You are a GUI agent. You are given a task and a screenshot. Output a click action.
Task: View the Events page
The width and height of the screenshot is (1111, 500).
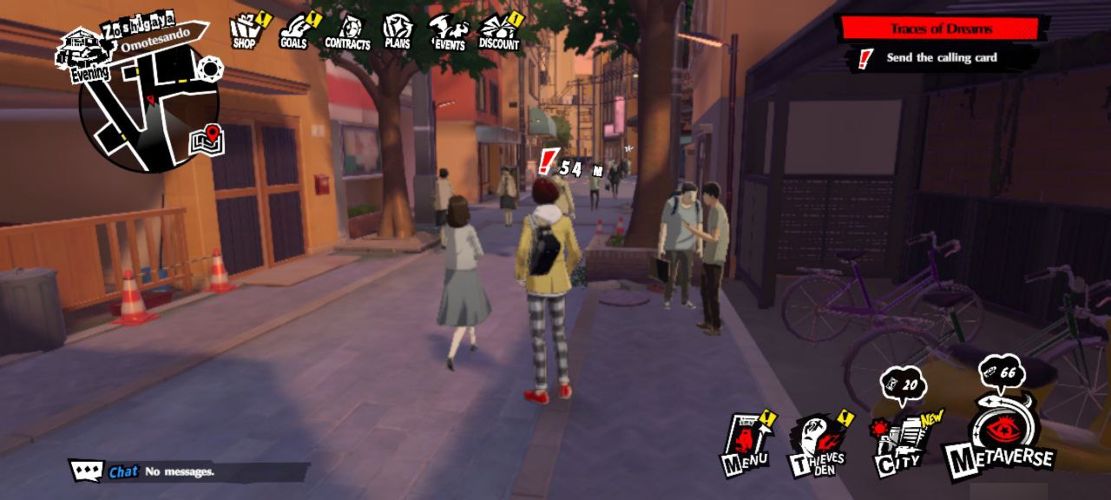click(x=448, y=31)
